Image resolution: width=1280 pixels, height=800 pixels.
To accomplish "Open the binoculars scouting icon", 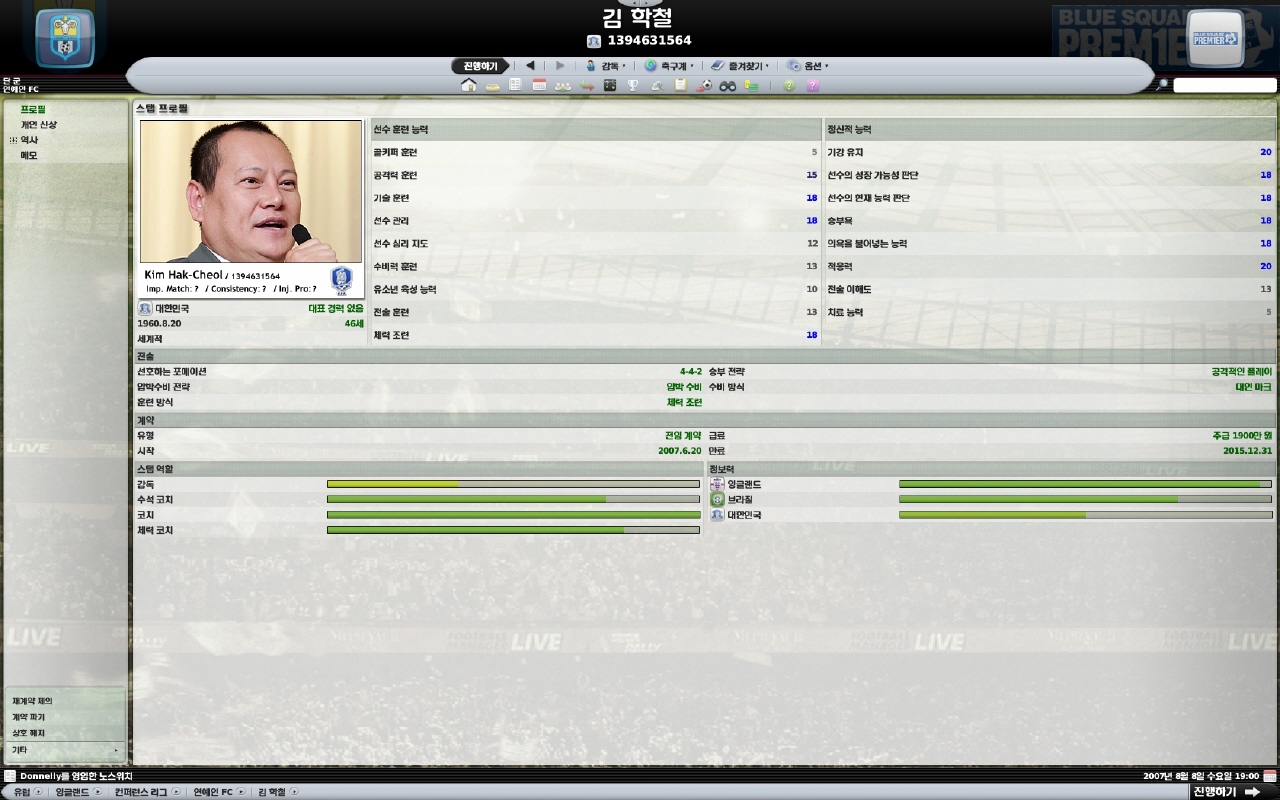I will pyautogui.click(x=727, y=86).
